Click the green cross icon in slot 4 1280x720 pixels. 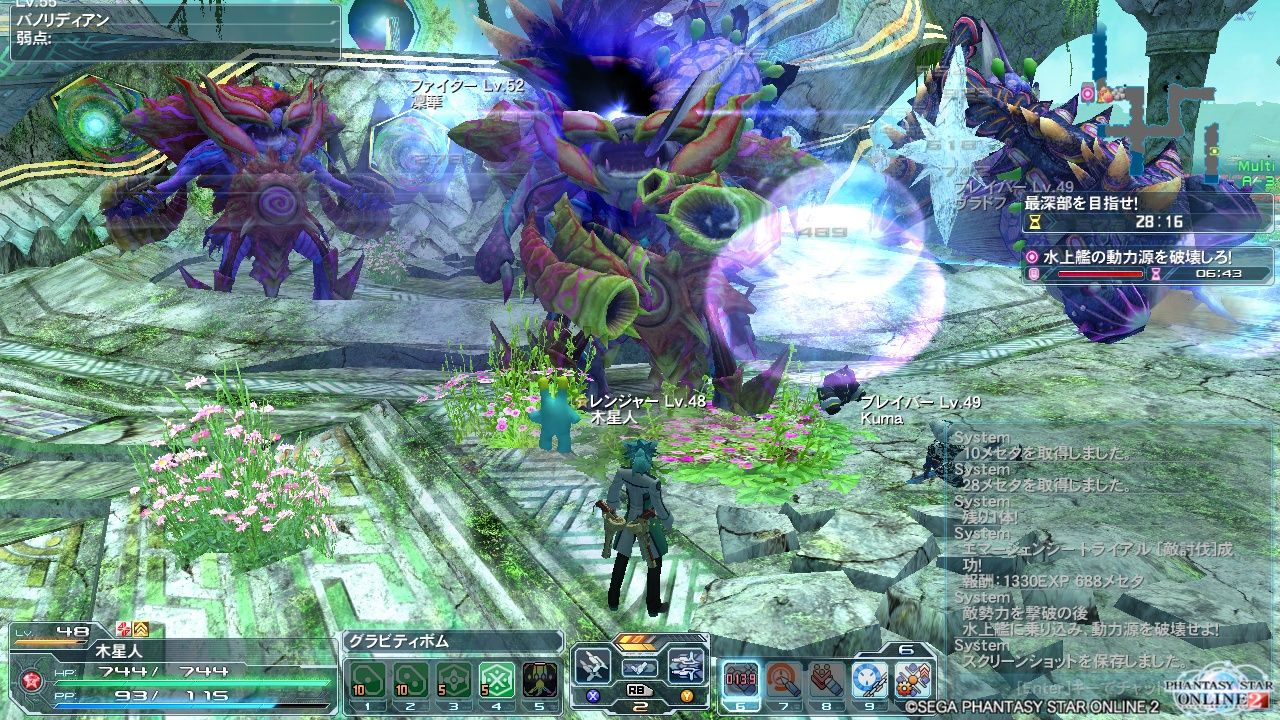point(497,677)
